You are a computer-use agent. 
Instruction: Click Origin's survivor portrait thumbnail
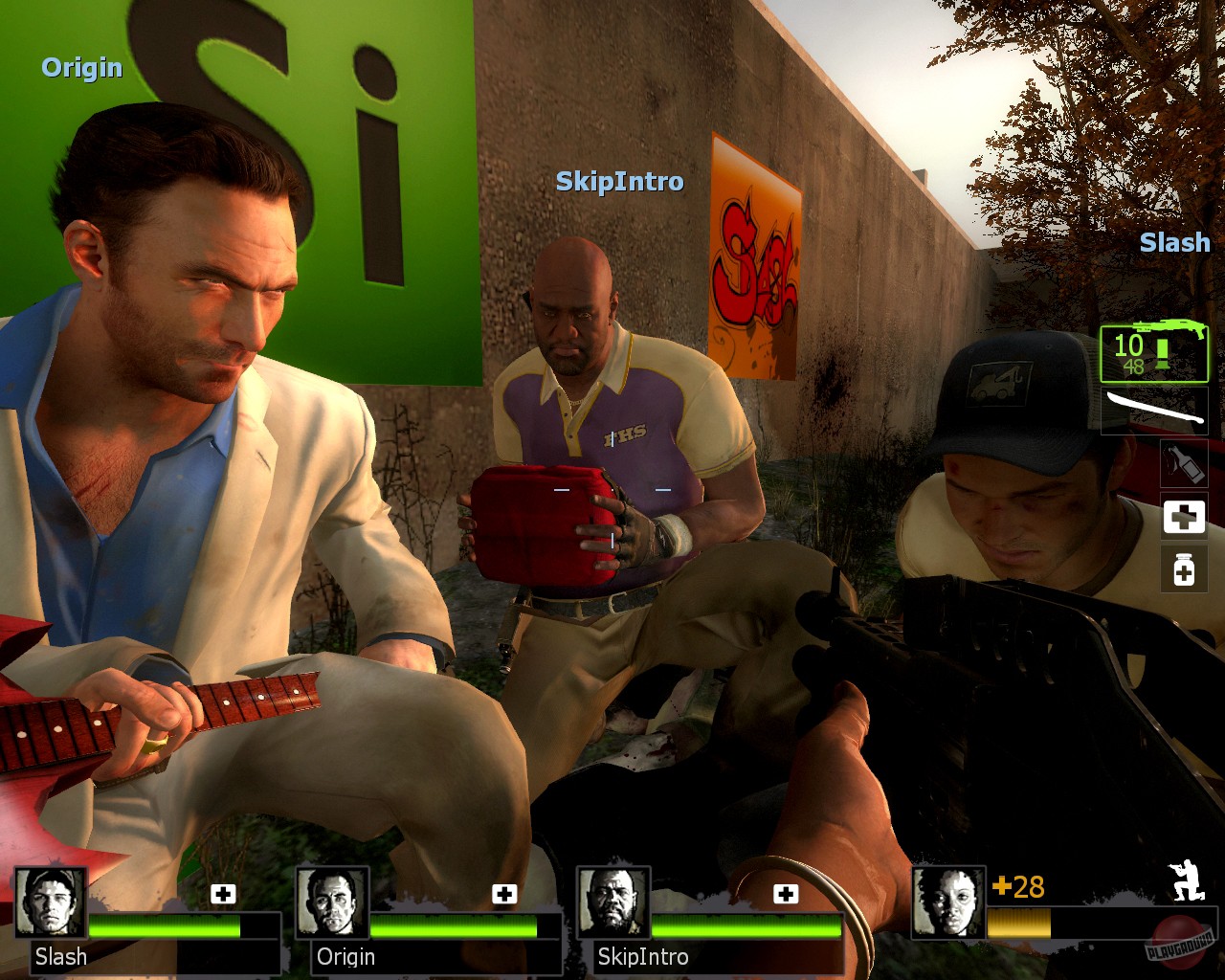pyautogui.click(x=334, y=906)
